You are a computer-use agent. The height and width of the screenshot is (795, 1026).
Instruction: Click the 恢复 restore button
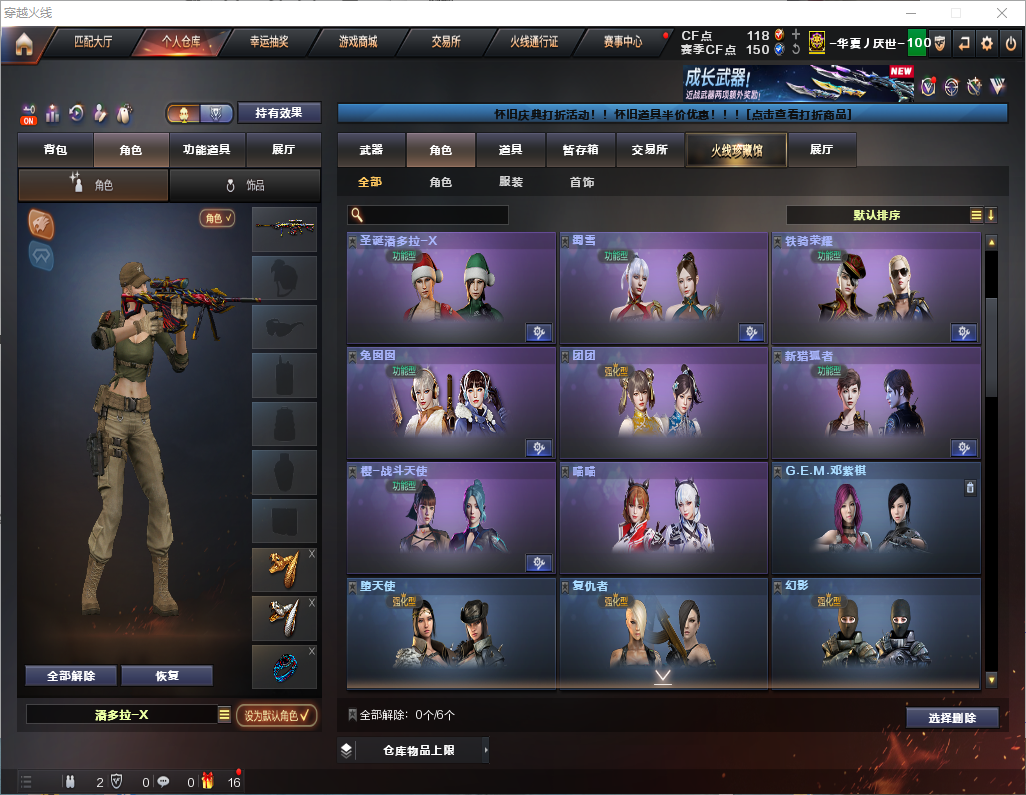(167, 675)
